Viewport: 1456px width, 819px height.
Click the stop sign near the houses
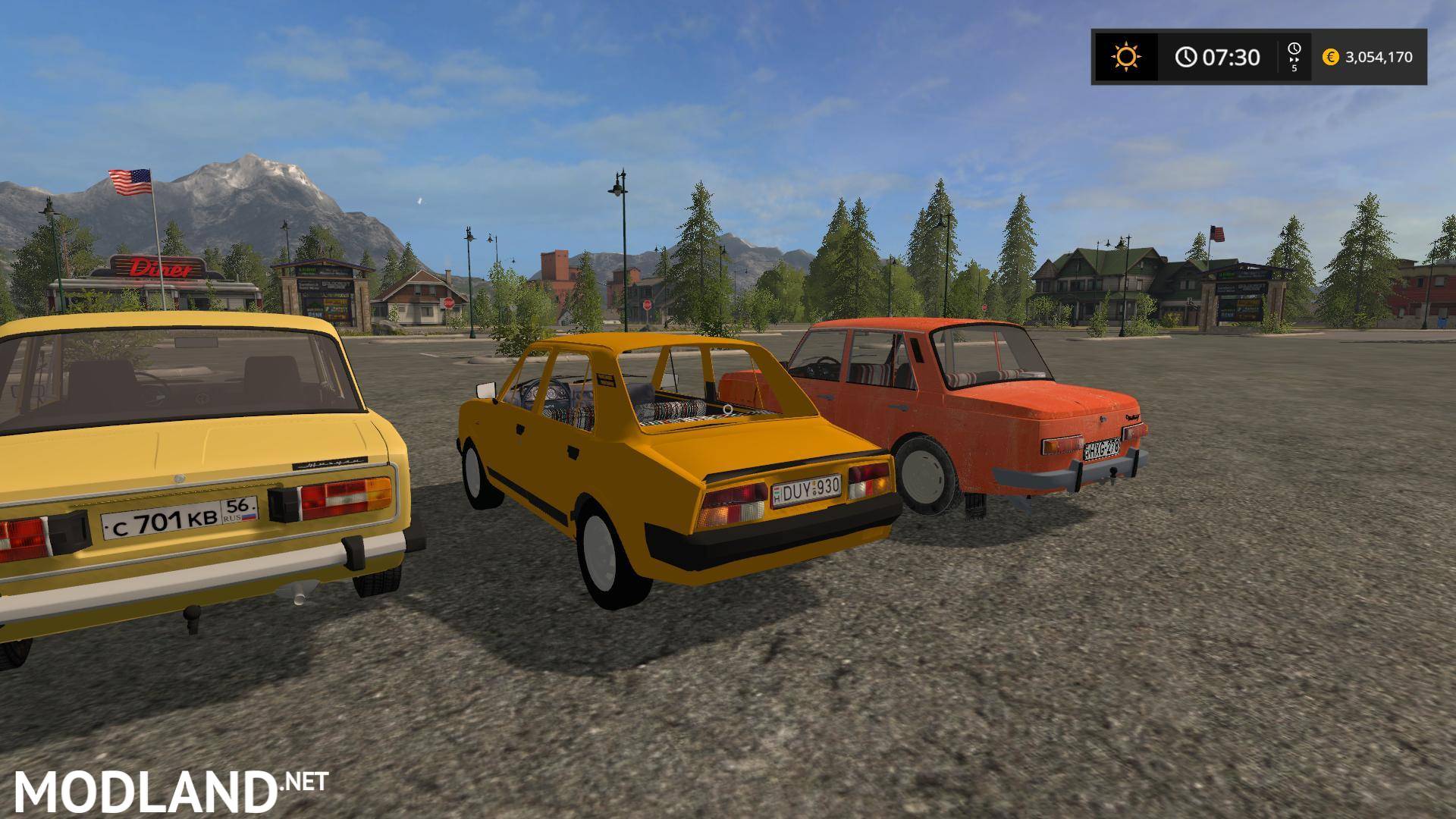click(449, 304)
